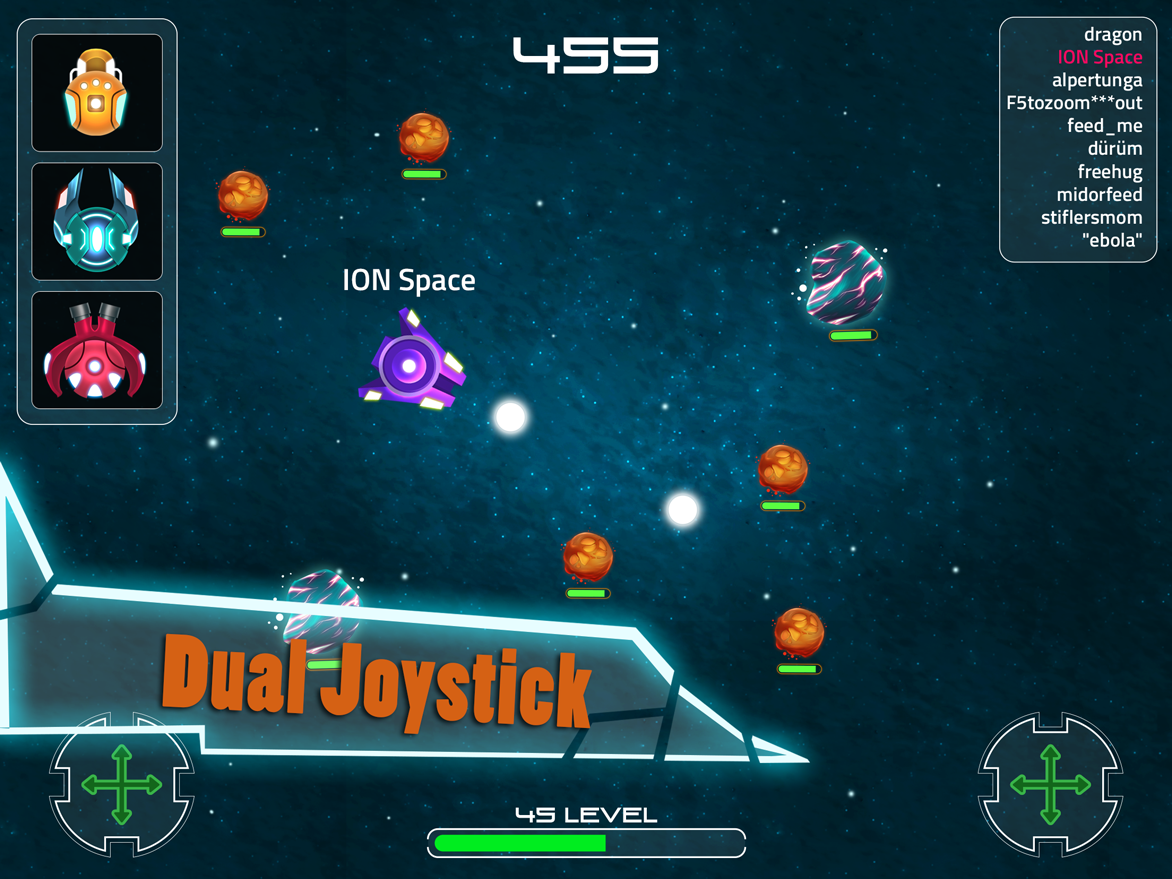The image size is (1172, 879).
Task: Tap the right aiming joystick
Action: 1050,784
